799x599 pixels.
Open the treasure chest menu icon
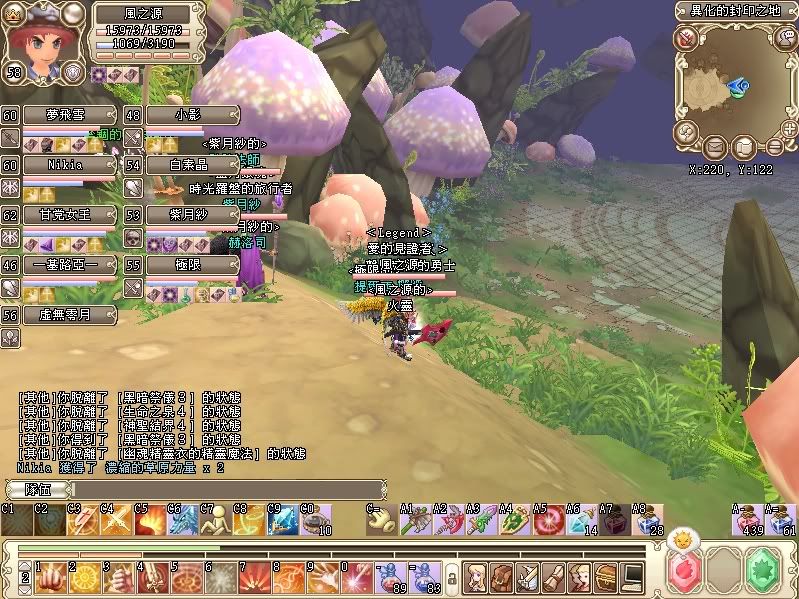pos(606,577)
